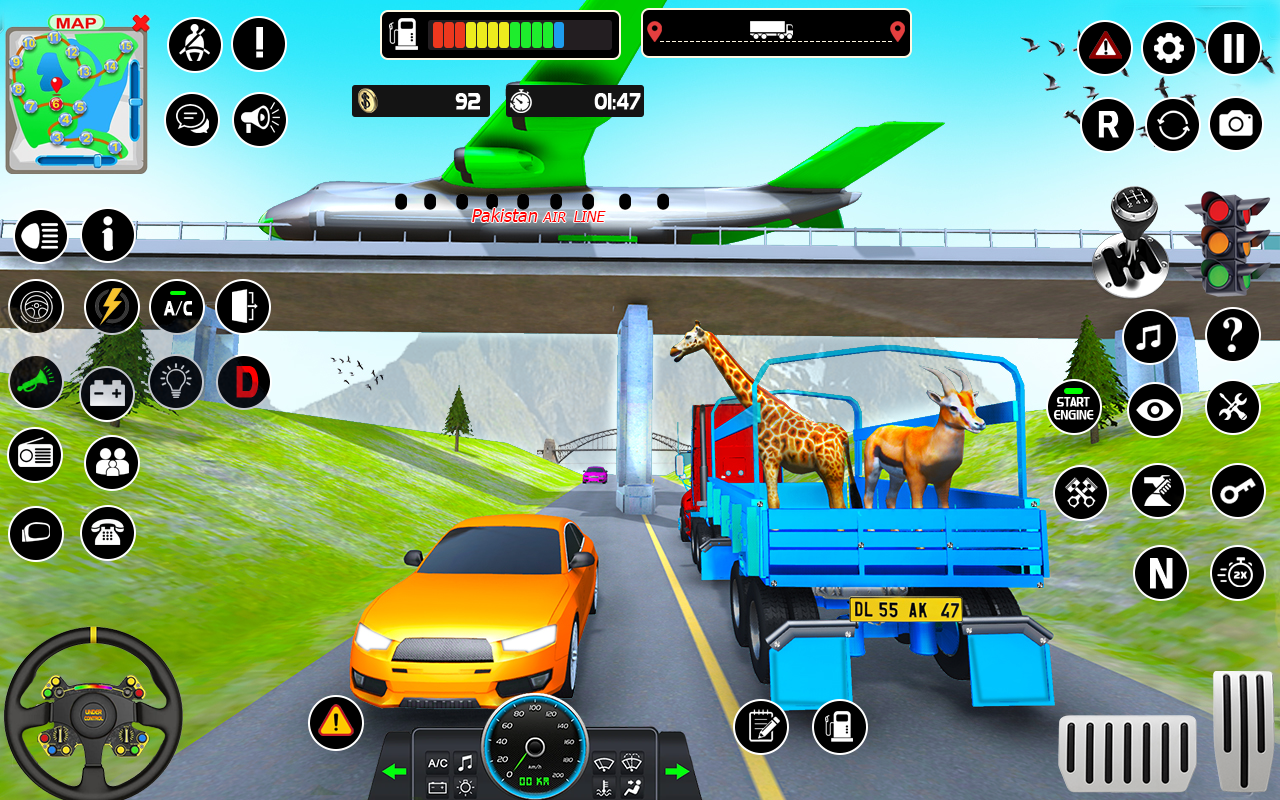Open the wrench and screwdriver repair
Screen dimensions: 1280x800
[1232, 408]
